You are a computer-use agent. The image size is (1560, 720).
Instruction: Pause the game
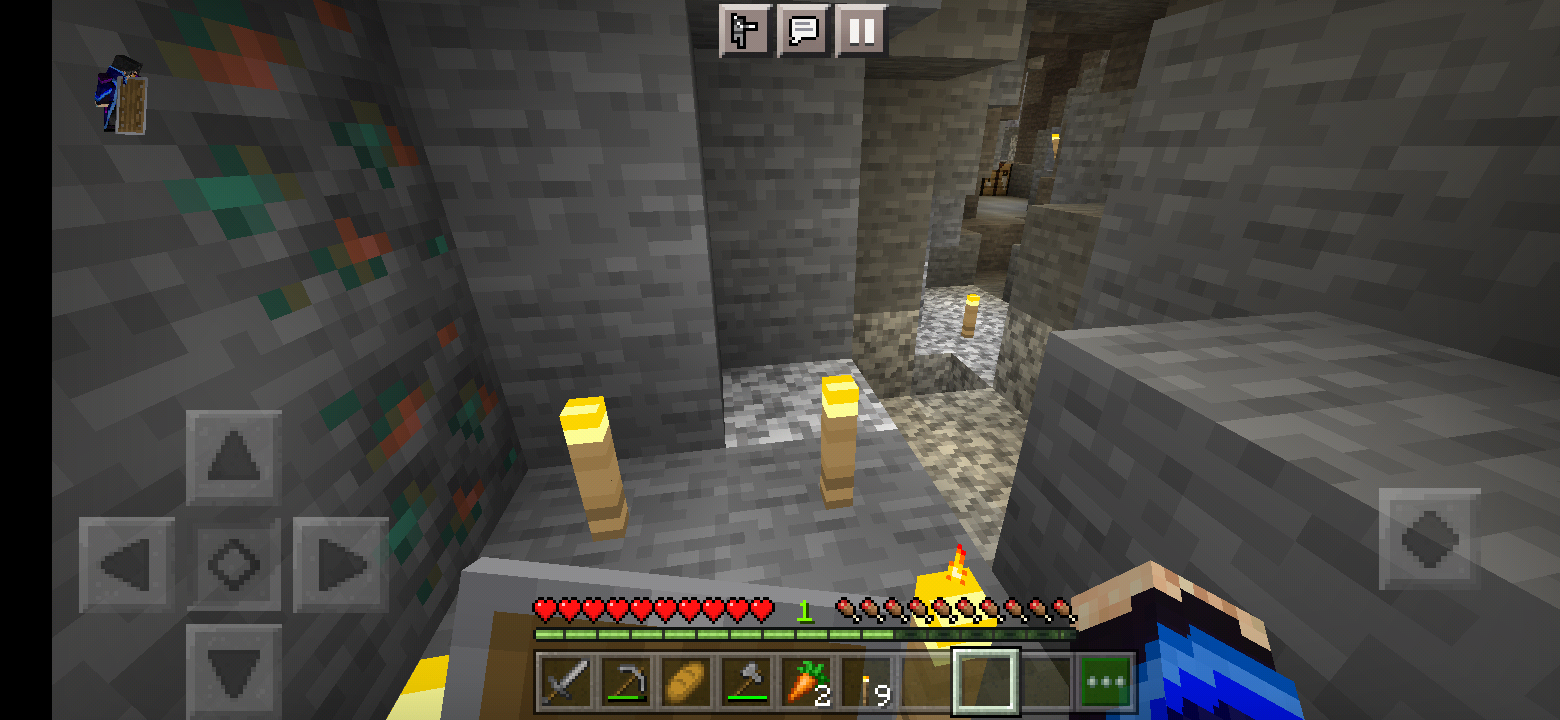(860, 30)
